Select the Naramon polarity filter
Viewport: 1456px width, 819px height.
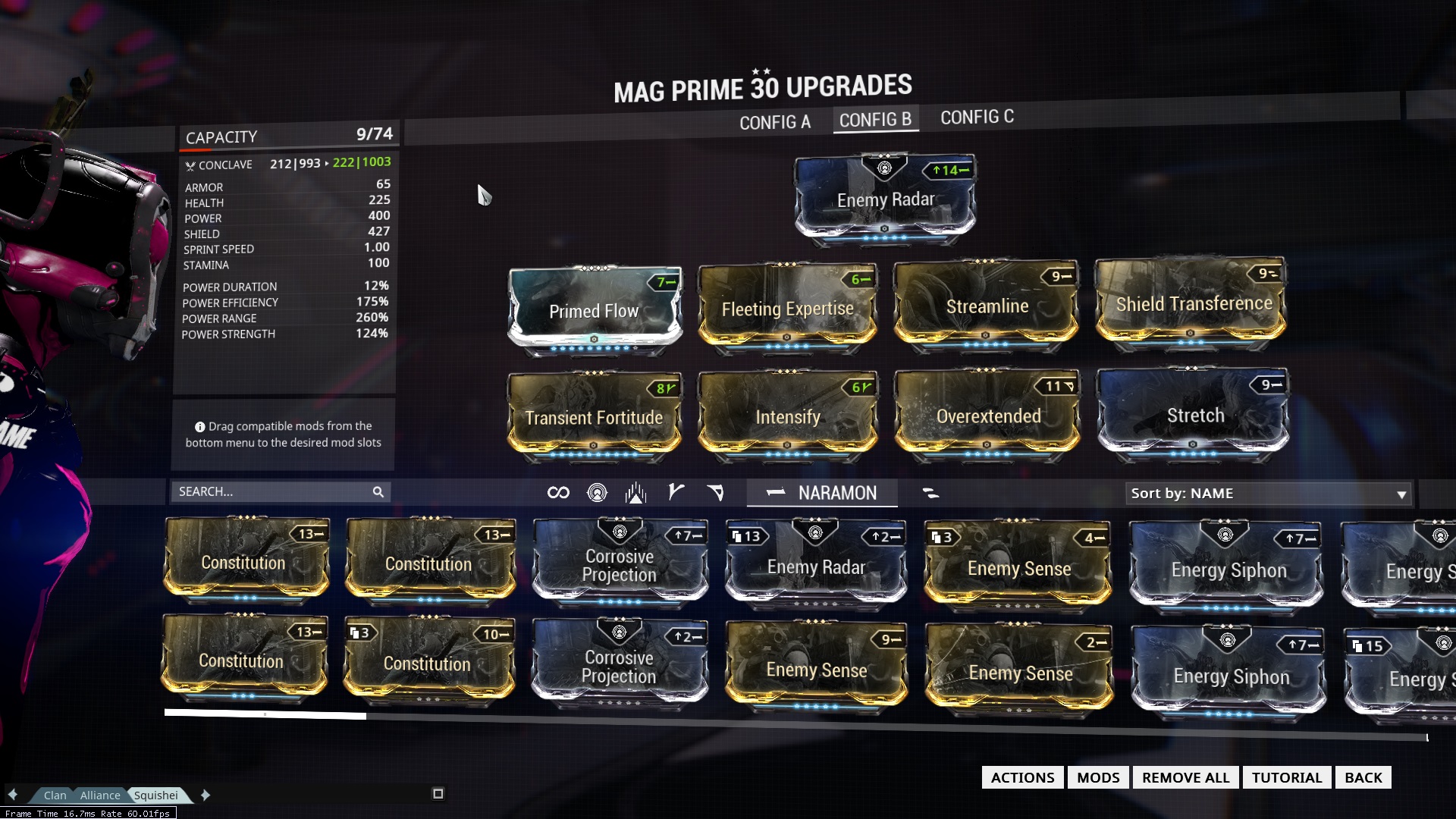[x=822, y=494]
